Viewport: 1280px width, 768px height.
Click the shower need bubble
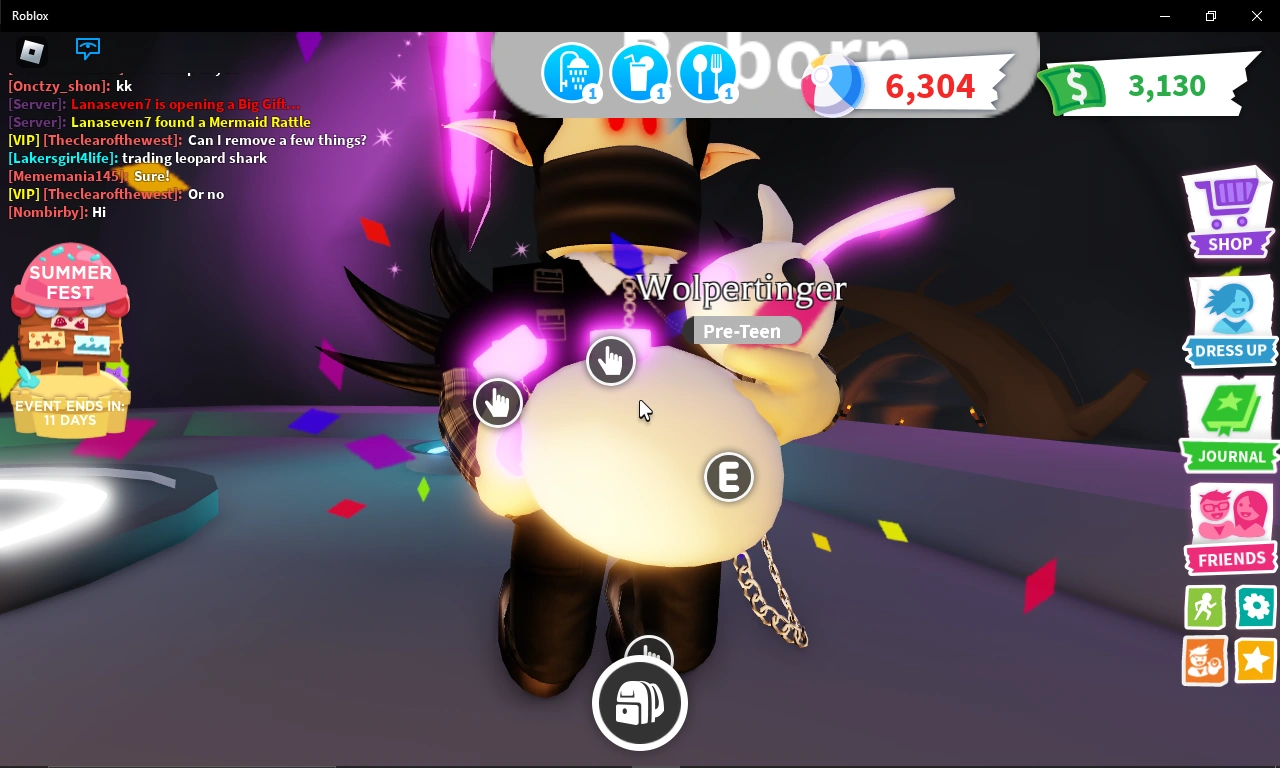(x=572, y=72)
